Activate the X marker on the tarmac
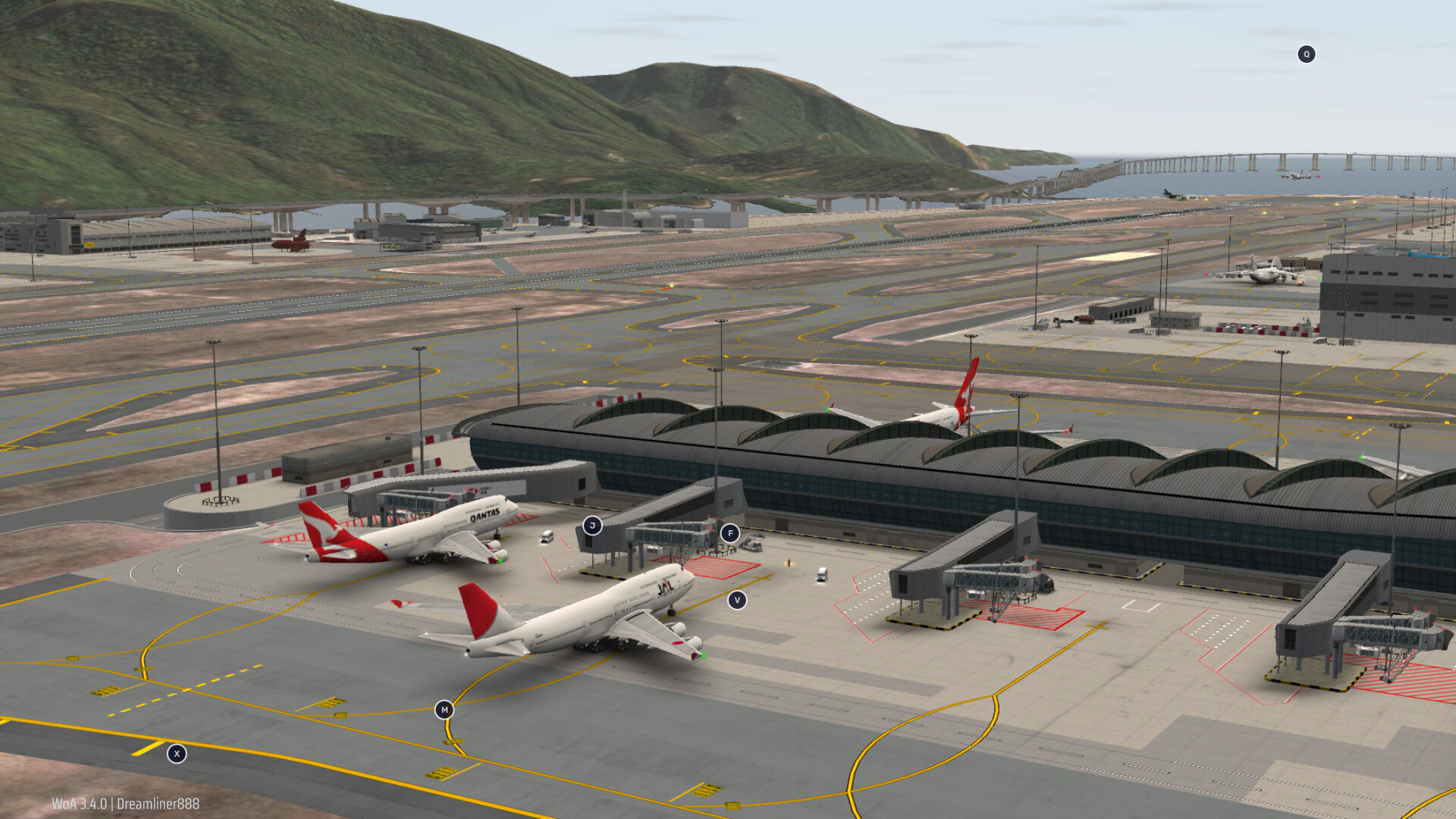Viewport: 1456px width, 819px height. pos(177,754)
